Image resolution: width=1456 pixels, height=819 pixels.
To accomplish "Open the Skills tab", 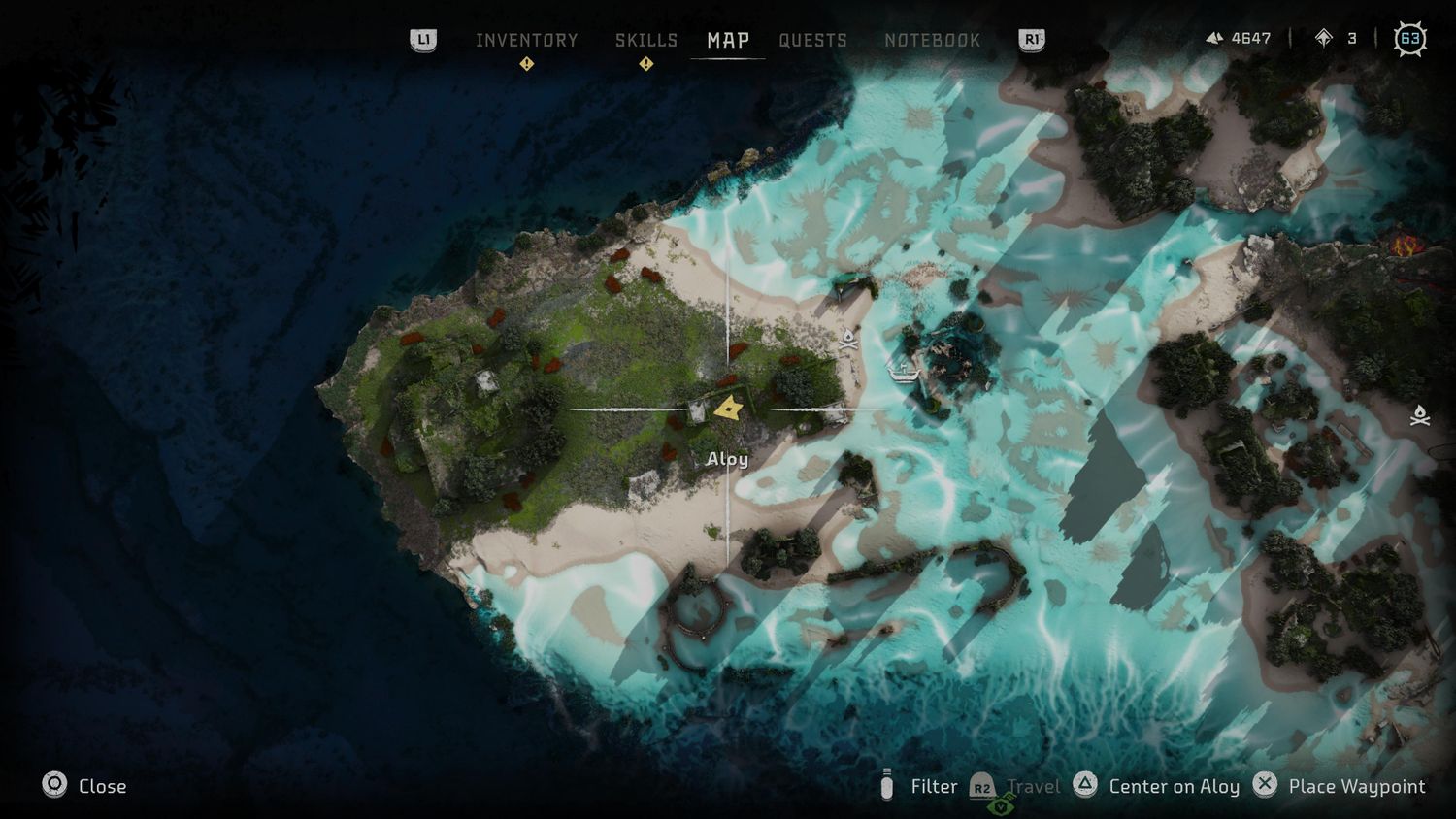I will [x=645, y=40].
